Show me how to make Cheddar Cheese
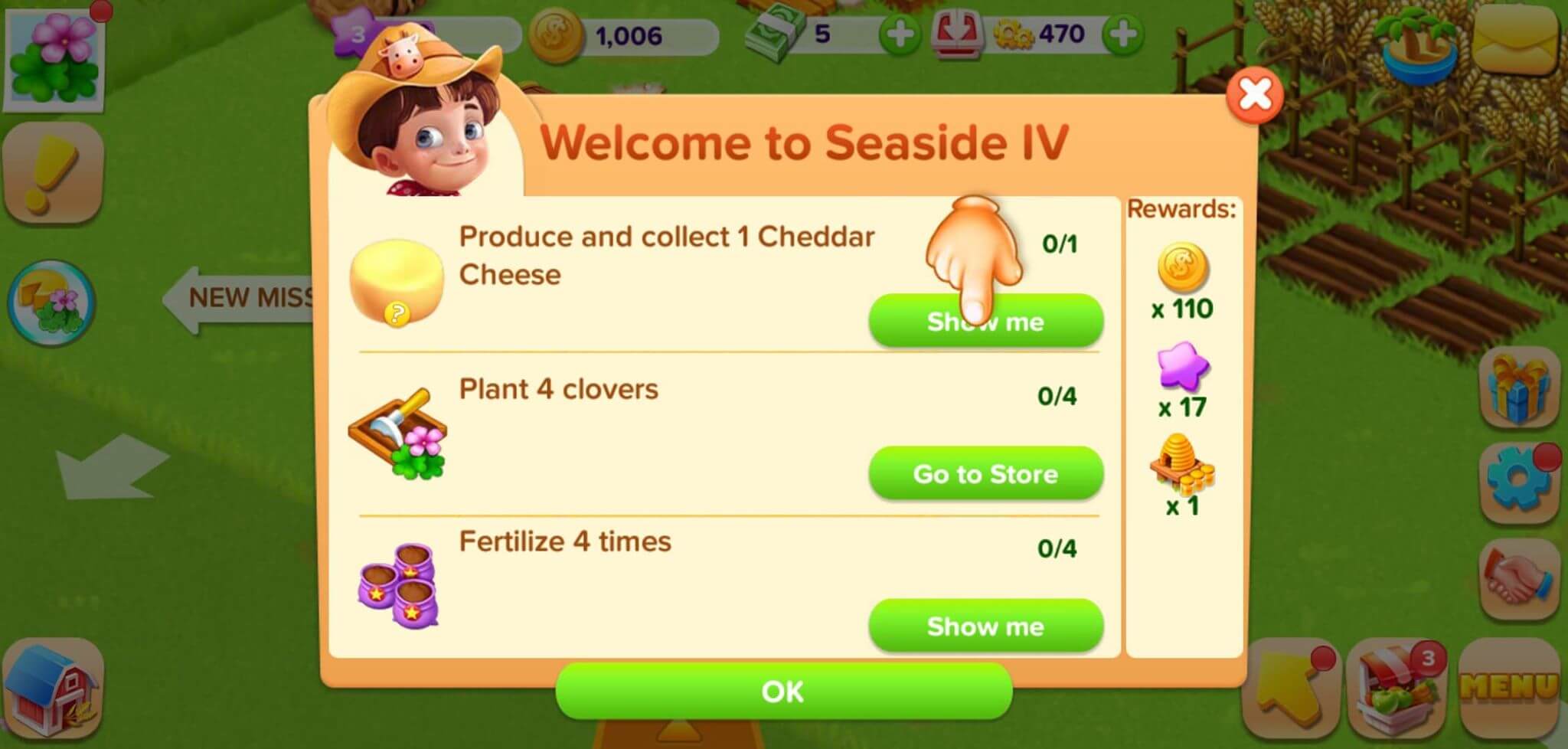This screenshot has height=749, width=1568. pyautogui.click(x=985, y=322)
